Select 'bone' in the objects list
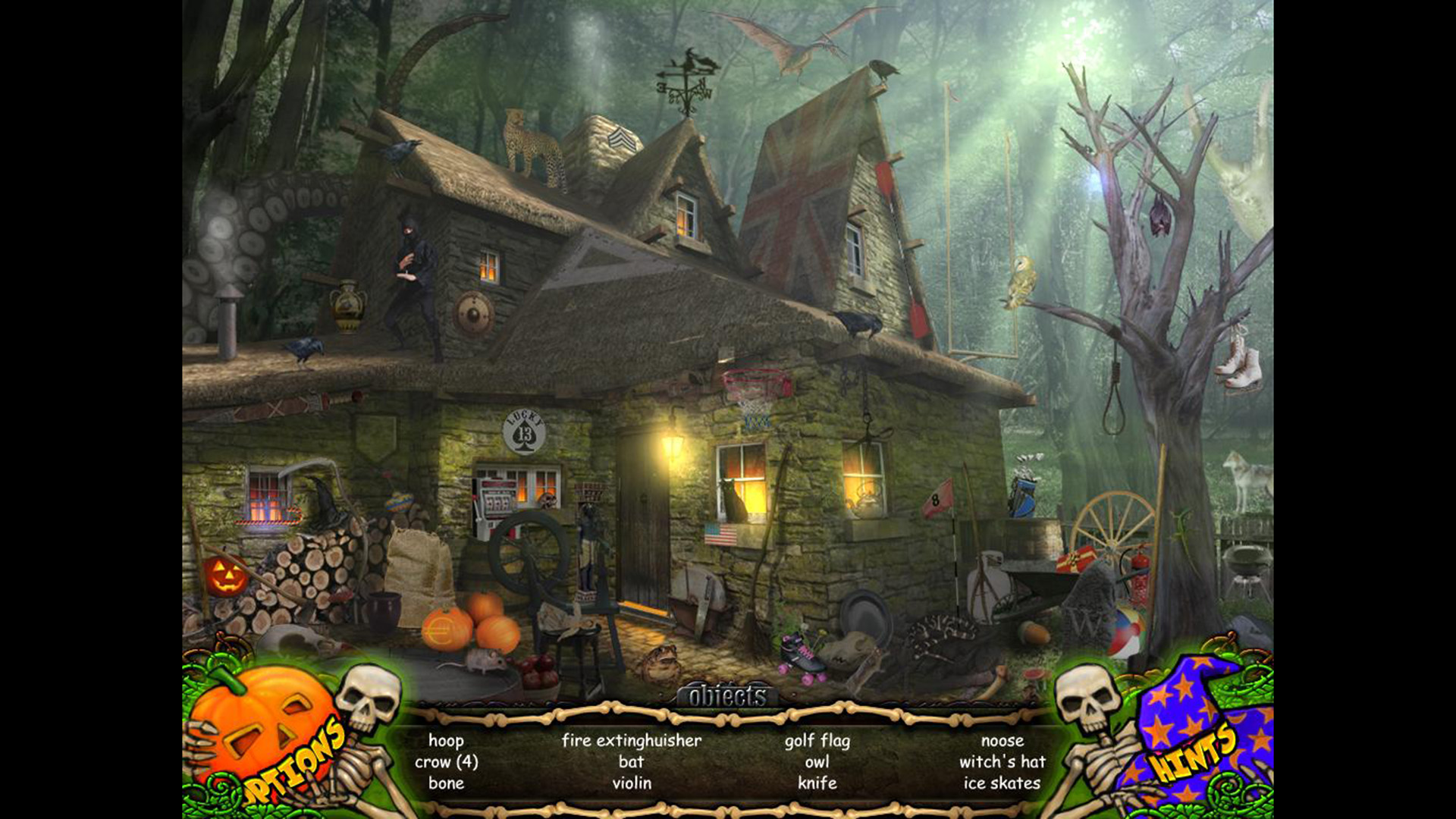This screenshot has width=1456, height=819. pos(447,784)
